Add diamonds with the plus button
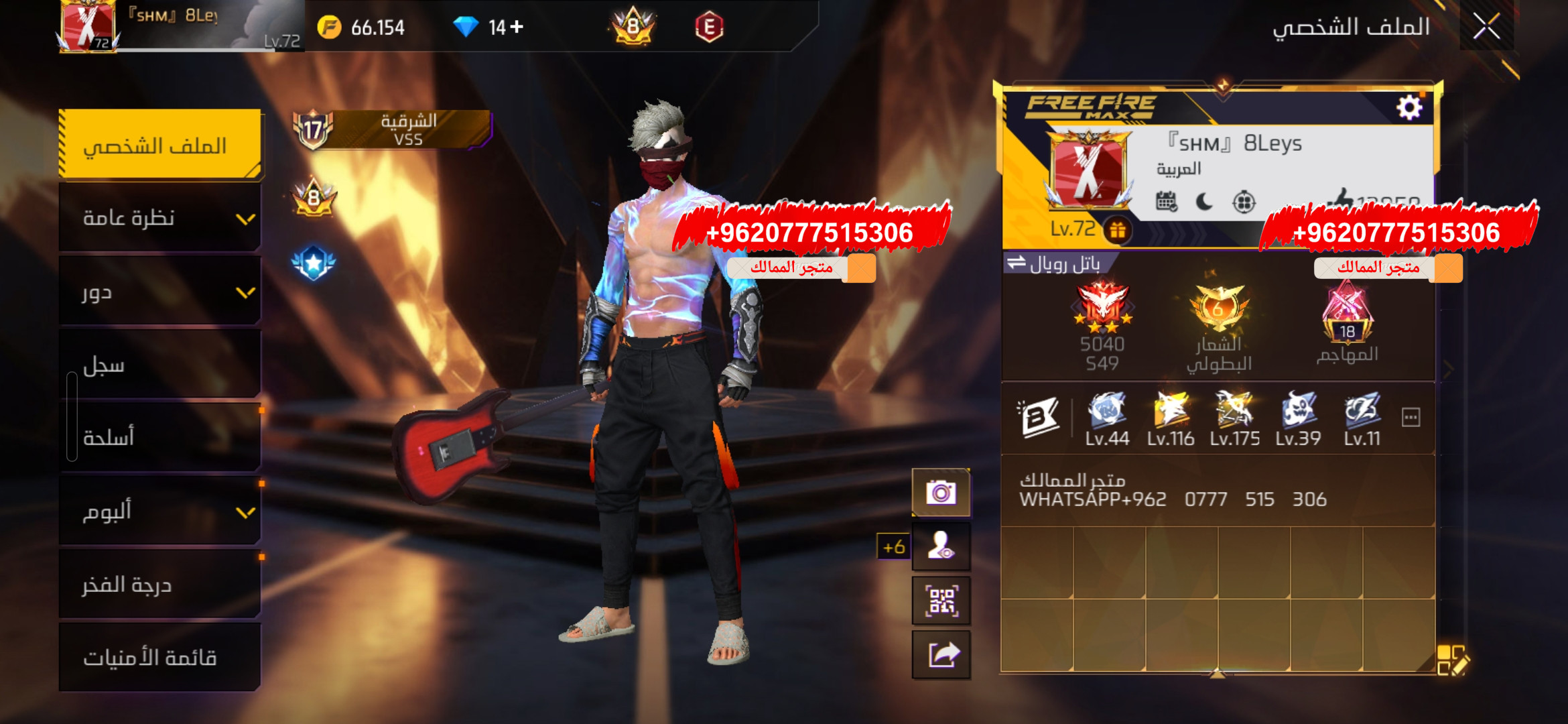Image resolution: width=1568 pixels, height=724 pixels. 516,27
